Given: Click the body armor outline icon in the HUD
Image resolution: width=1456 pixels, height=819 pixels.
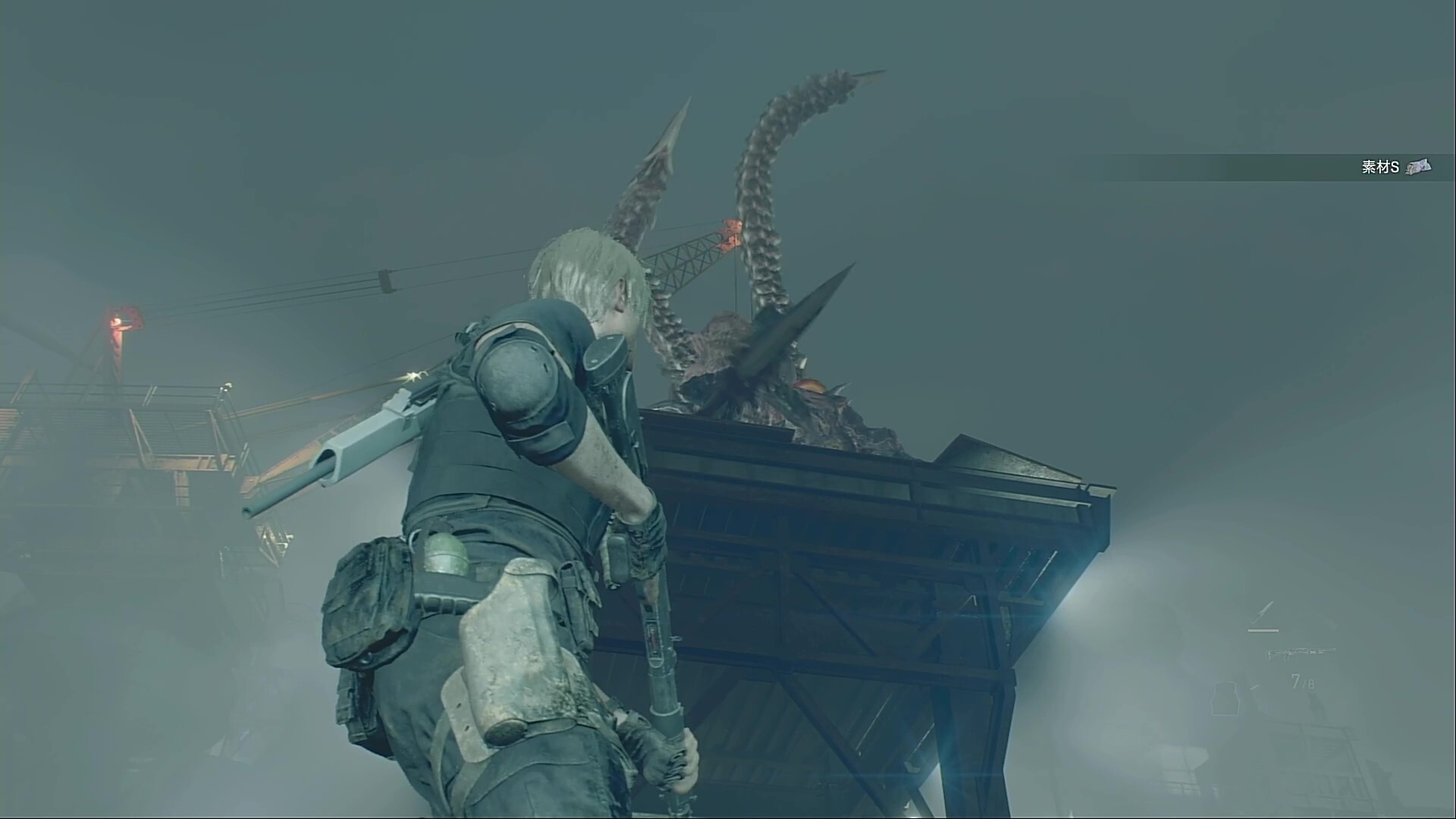Looking at the screenshot, I should pos(1225,698).
